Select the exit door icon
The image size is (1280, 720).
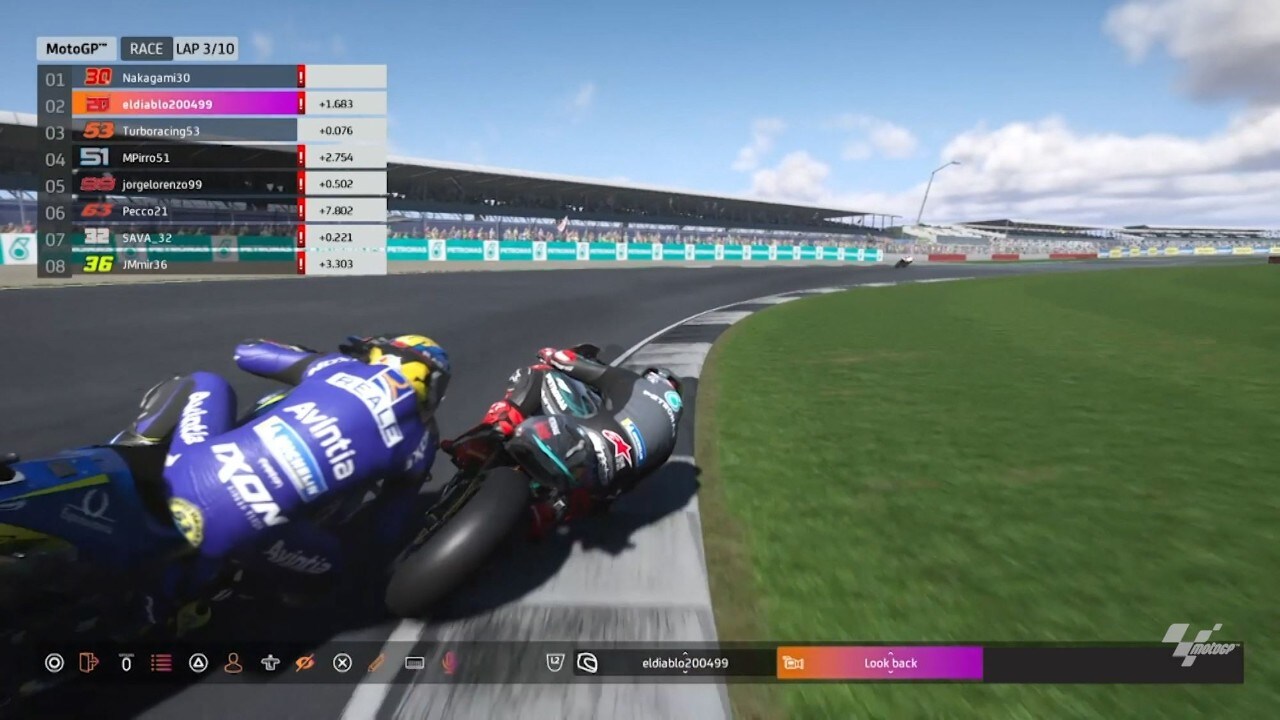pyautogui.click(x=89, y=662)
